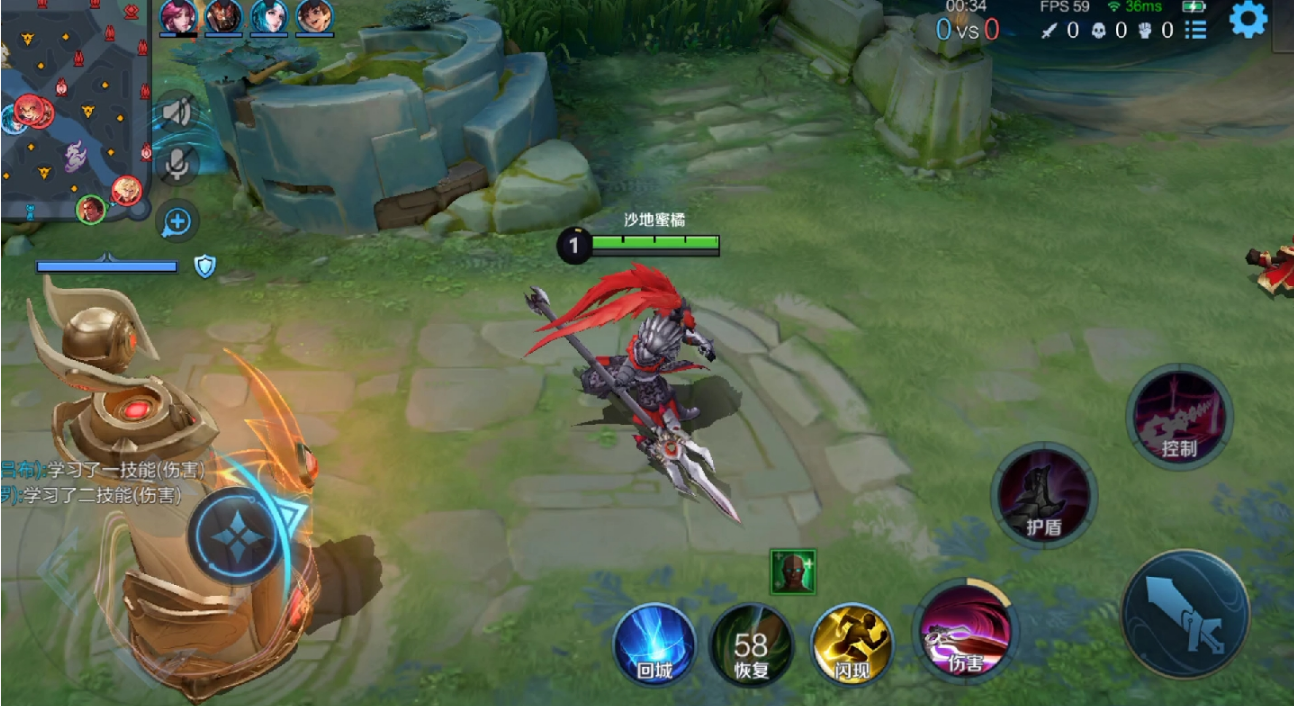Click the minimap
Screen dimensions: 1294x706
coord(74,108)
